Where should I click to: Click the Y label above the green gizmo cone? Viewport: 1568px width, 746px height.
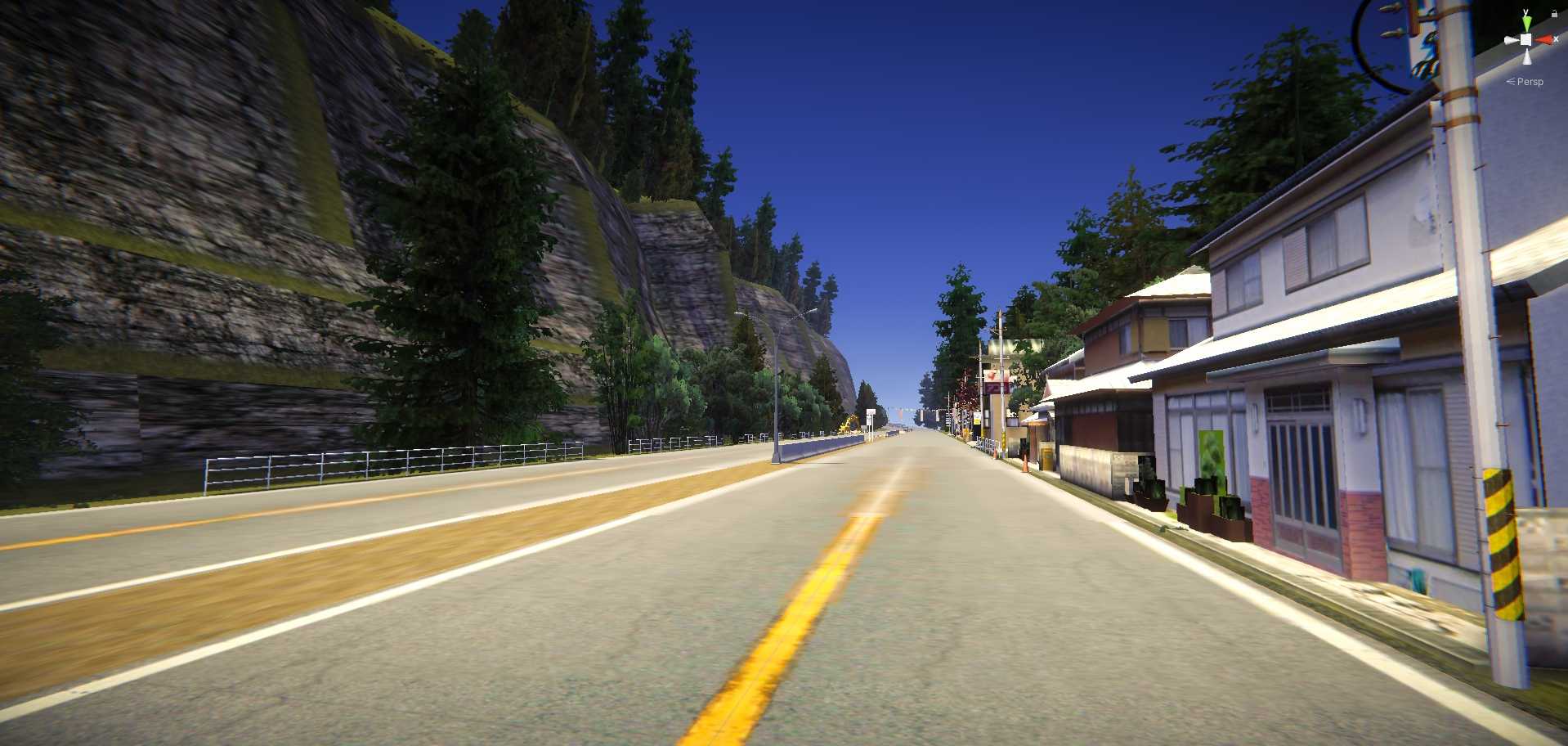pyautogui.click(x=1525, y=11)
